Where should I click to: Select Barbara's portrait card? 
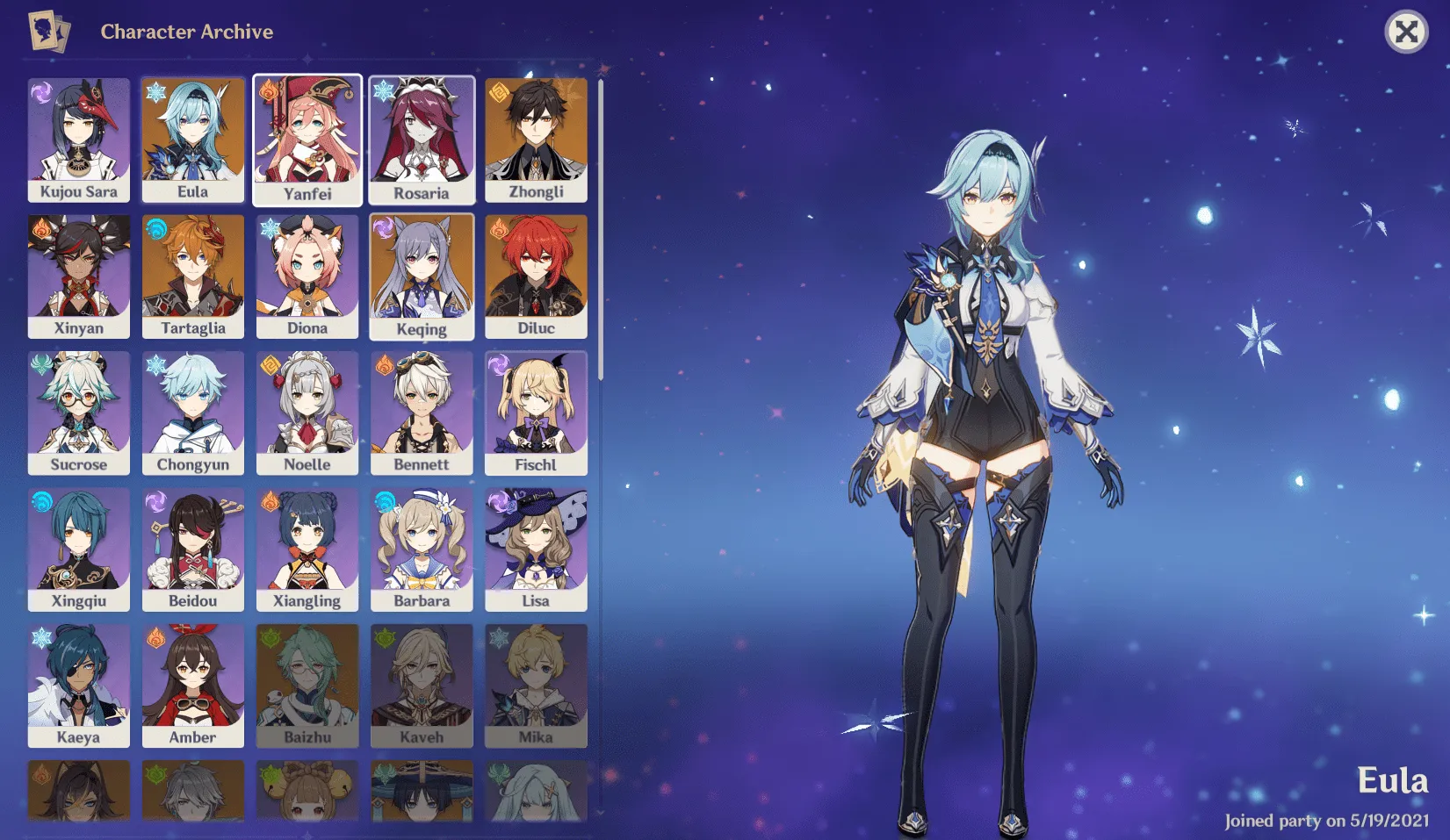[x=422, y=549]
